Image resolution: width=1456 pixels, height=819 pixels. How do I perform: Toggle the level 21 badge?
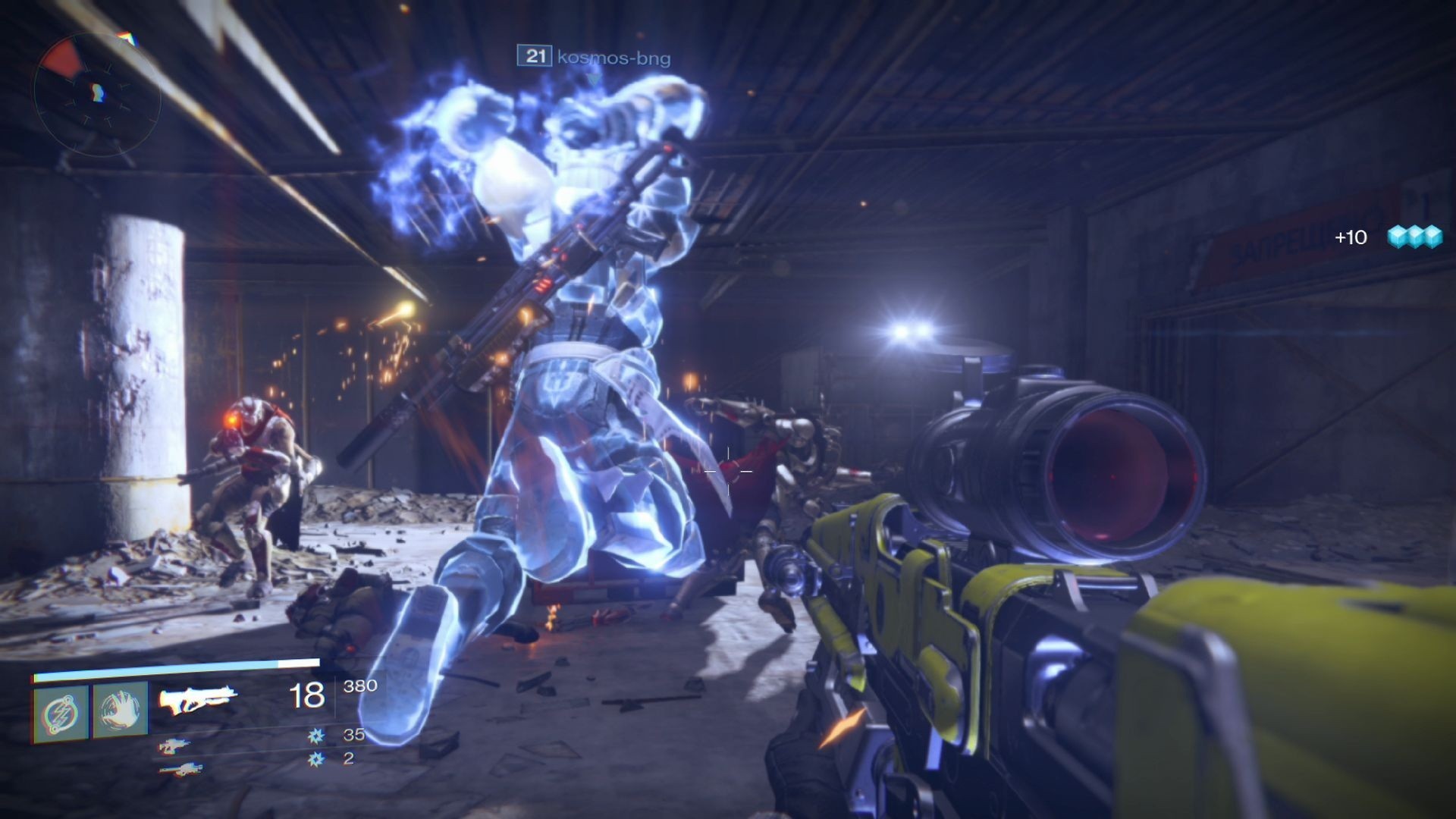click(x=534, y=55)
